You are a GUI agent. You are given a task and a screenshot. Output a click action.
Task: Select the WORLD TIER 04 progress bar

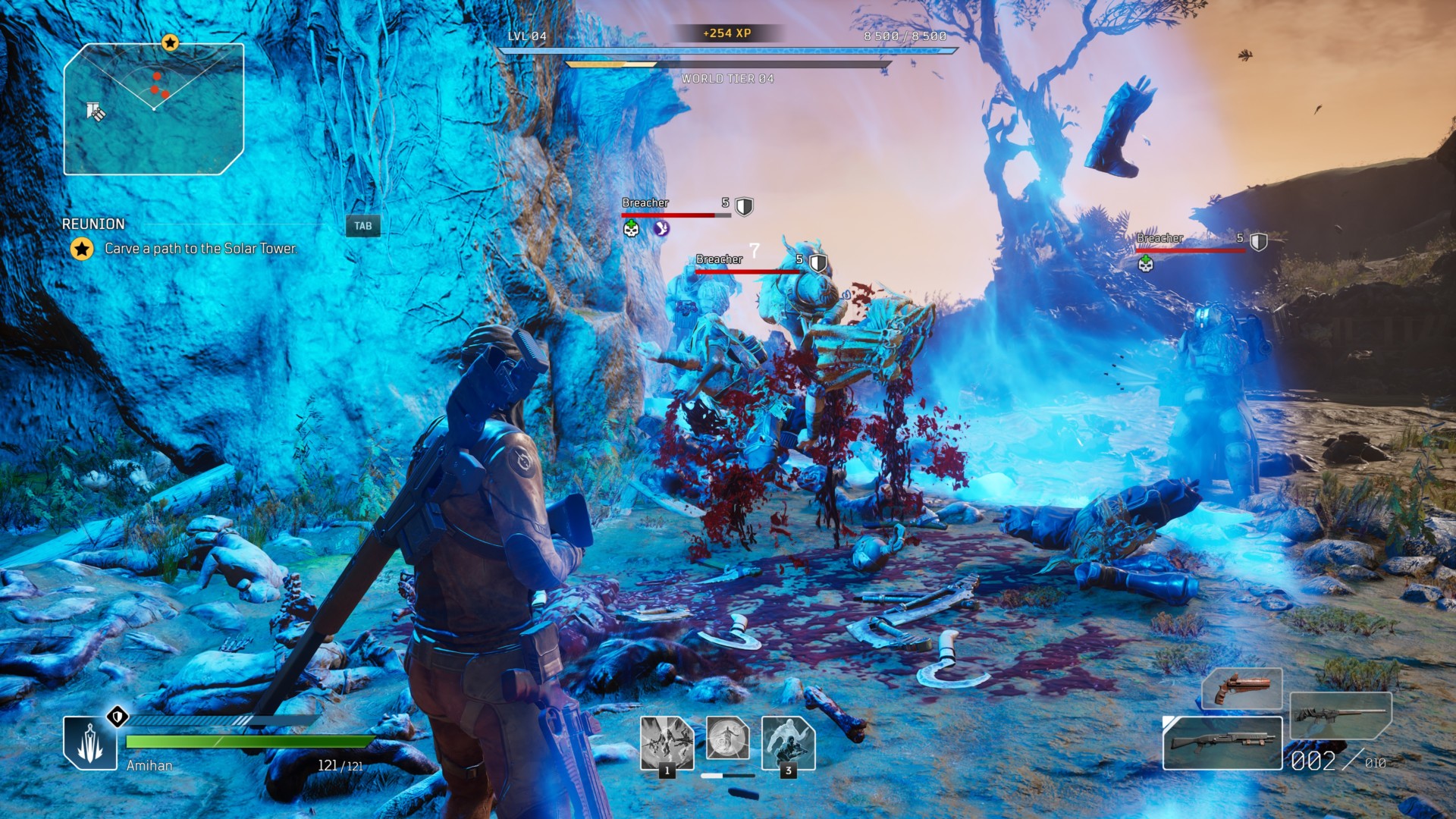(x=724, y=64)
